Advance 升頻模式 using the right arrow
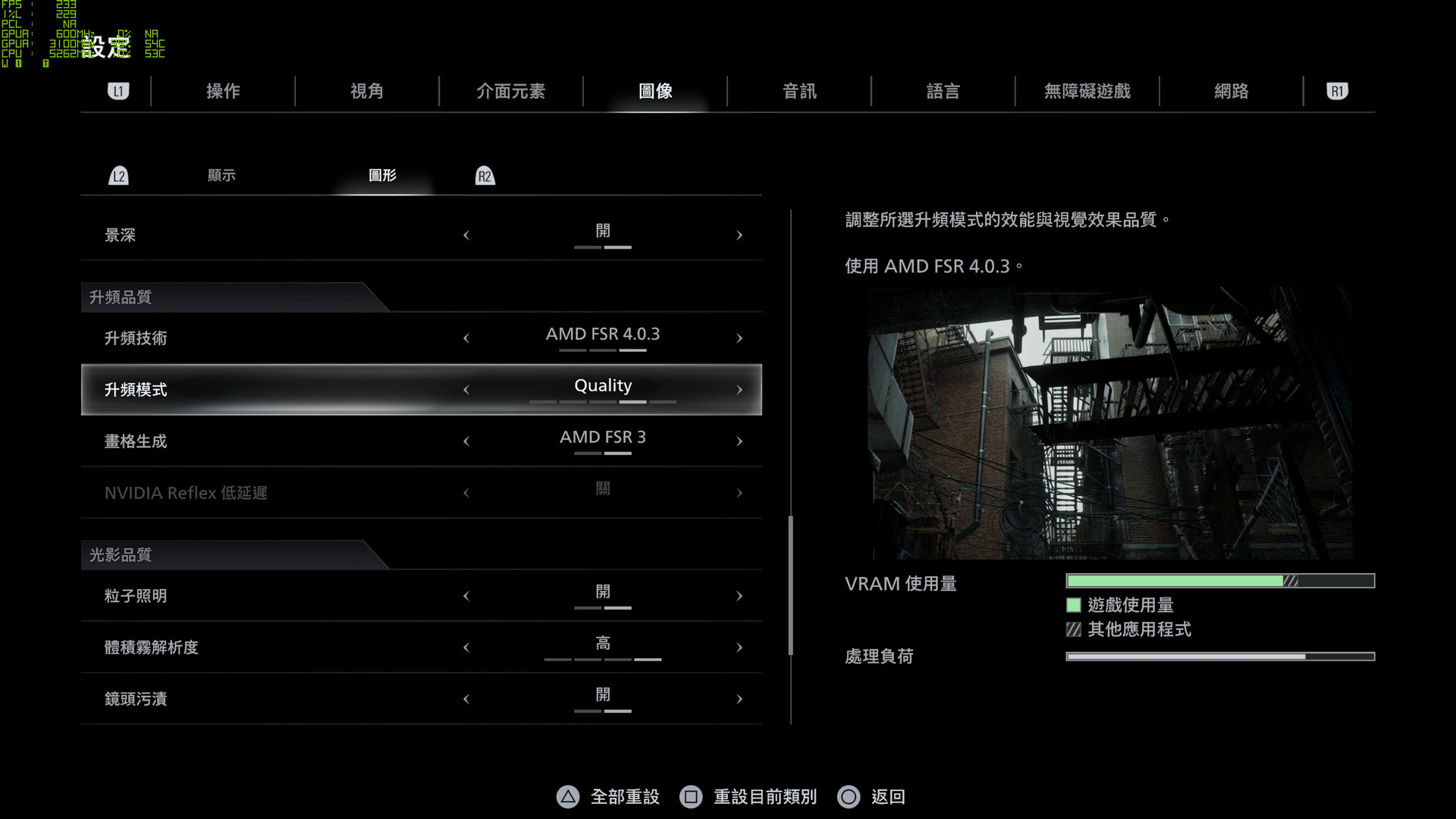This screenshot has height=819, width=1456. pyautogui.click(x=739, y=390)
